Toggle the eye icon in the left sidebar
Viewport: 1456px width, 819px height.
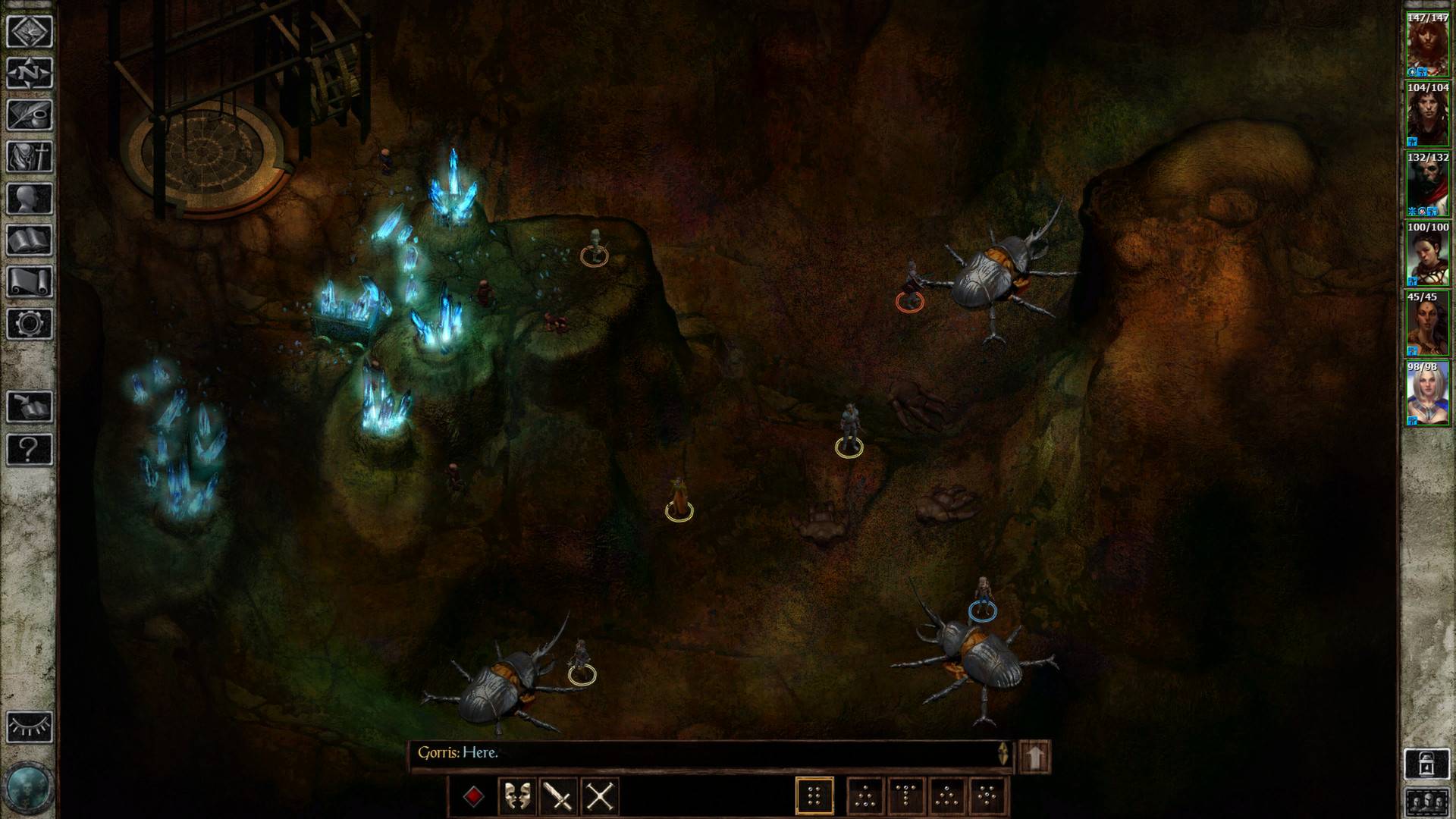29,726
